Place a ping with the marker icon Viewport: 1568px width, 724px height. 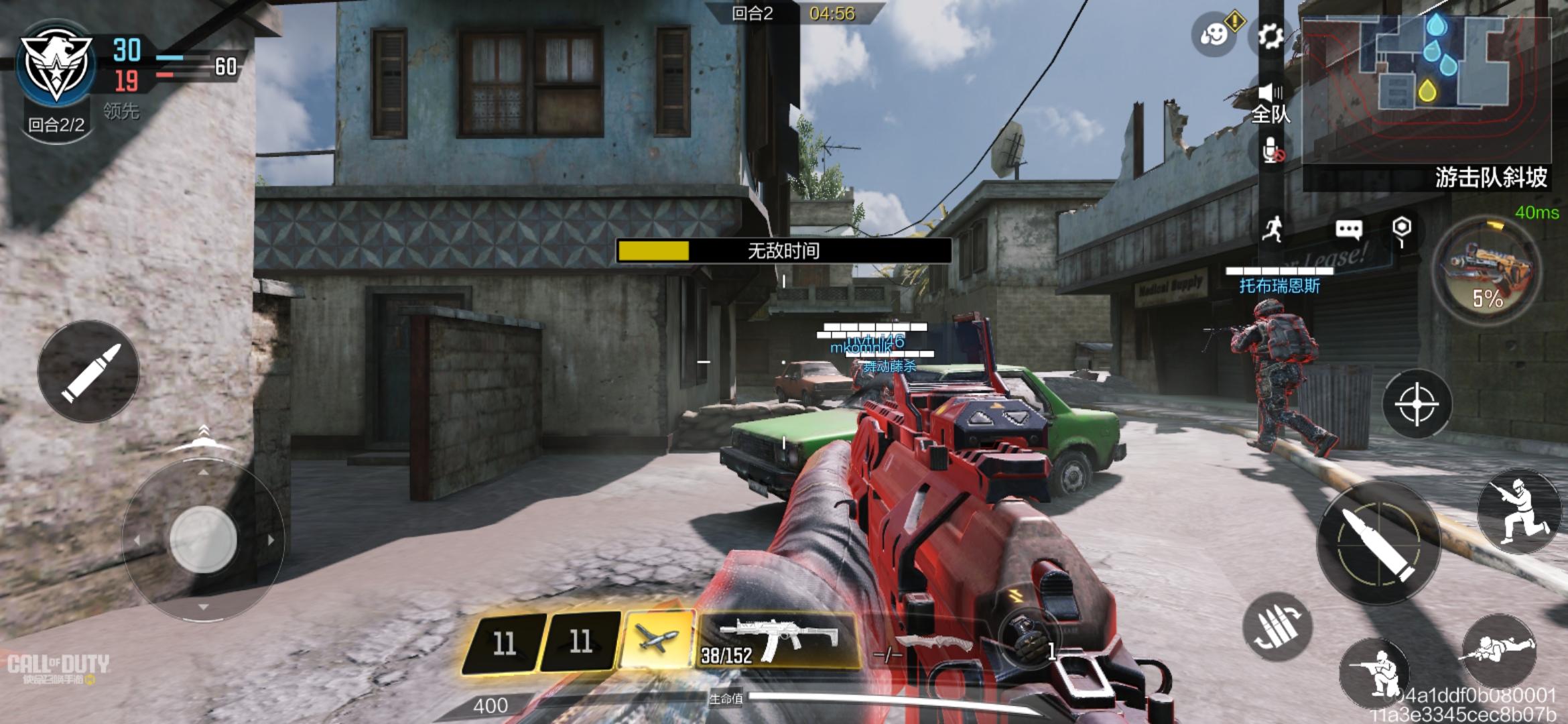point(1401,229)
